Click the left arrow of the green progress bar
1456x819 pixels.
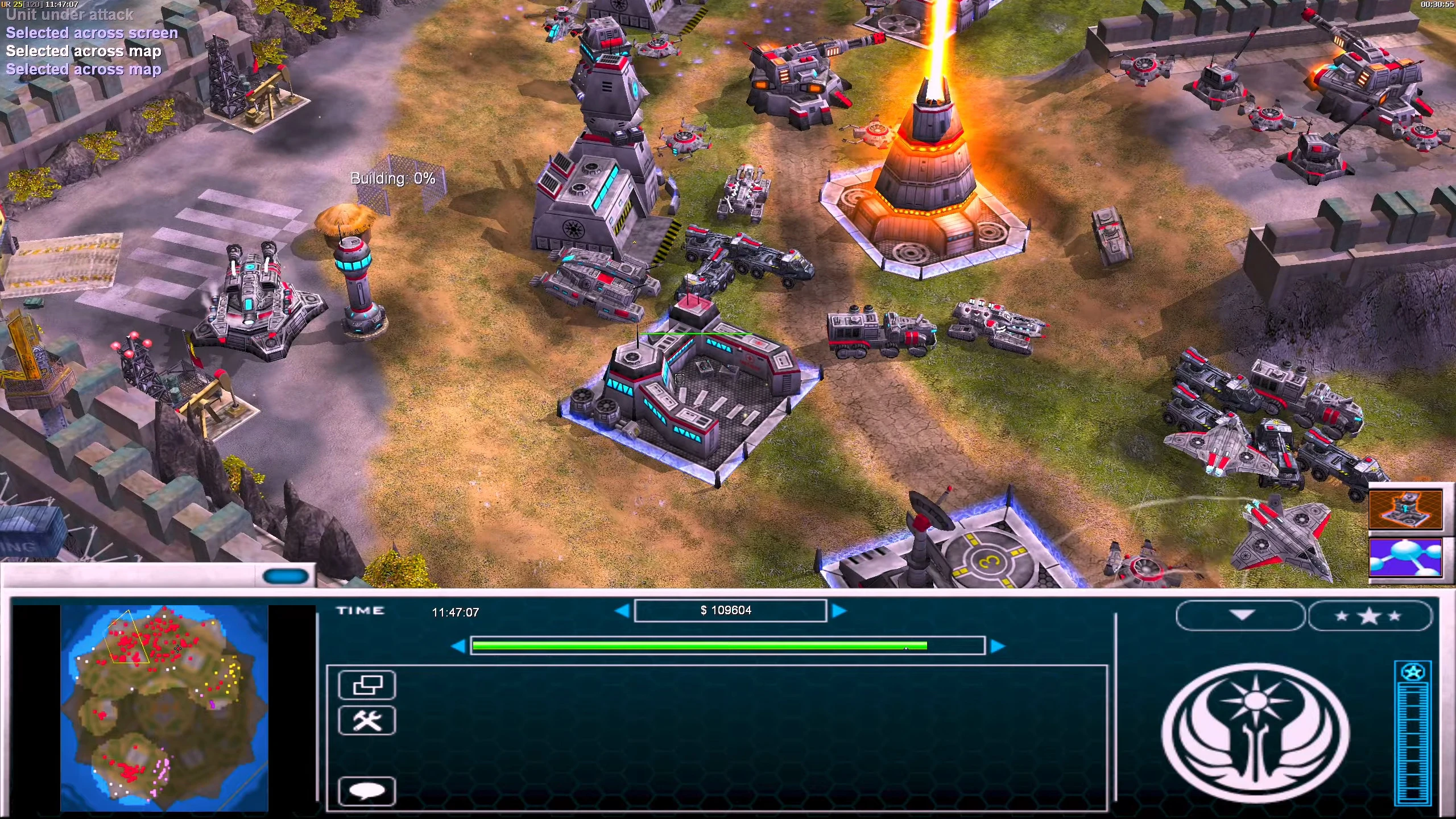tap(458, 646)
